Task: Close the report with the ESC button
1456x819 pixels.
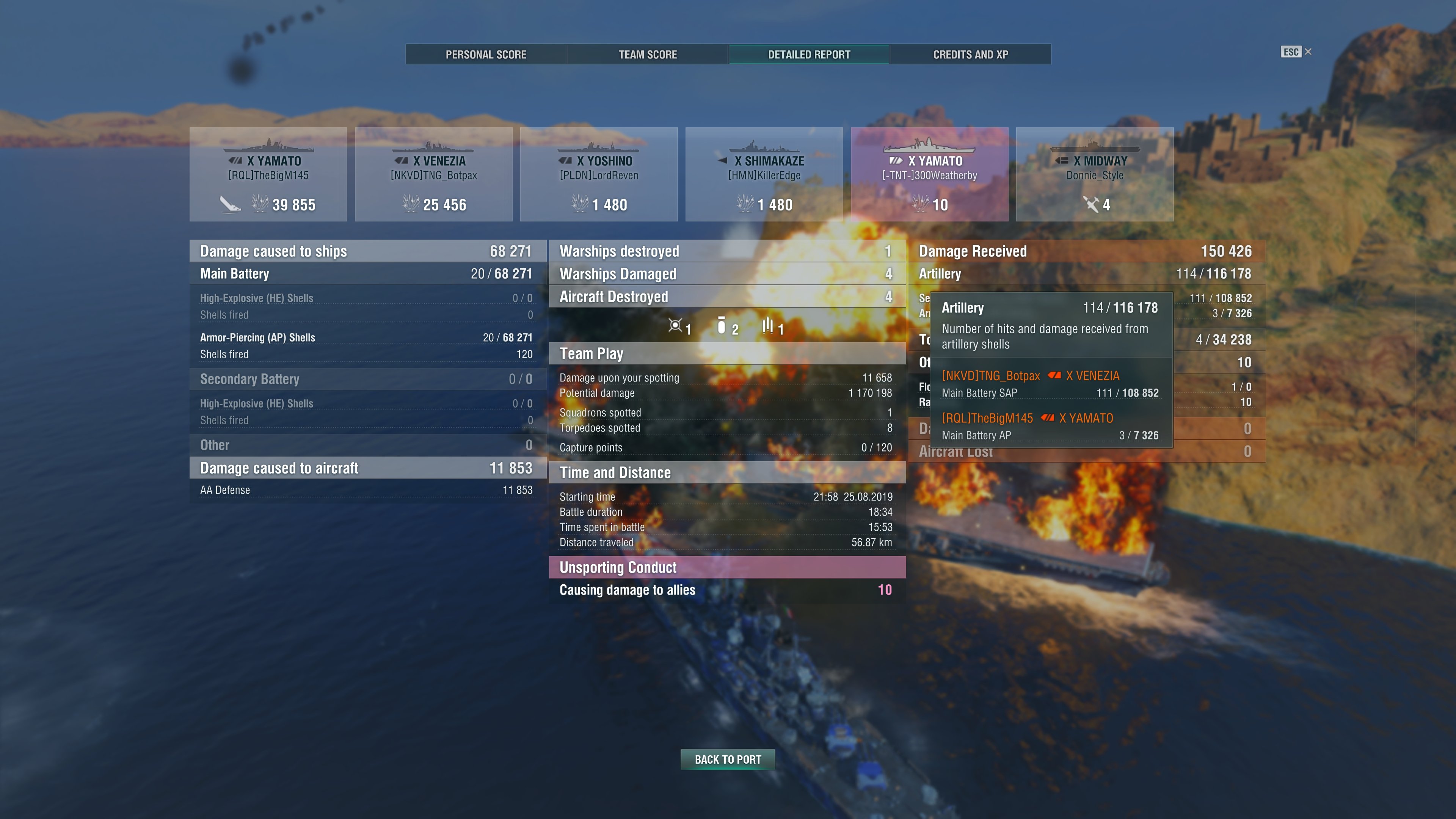Action: coord(1296,52)
